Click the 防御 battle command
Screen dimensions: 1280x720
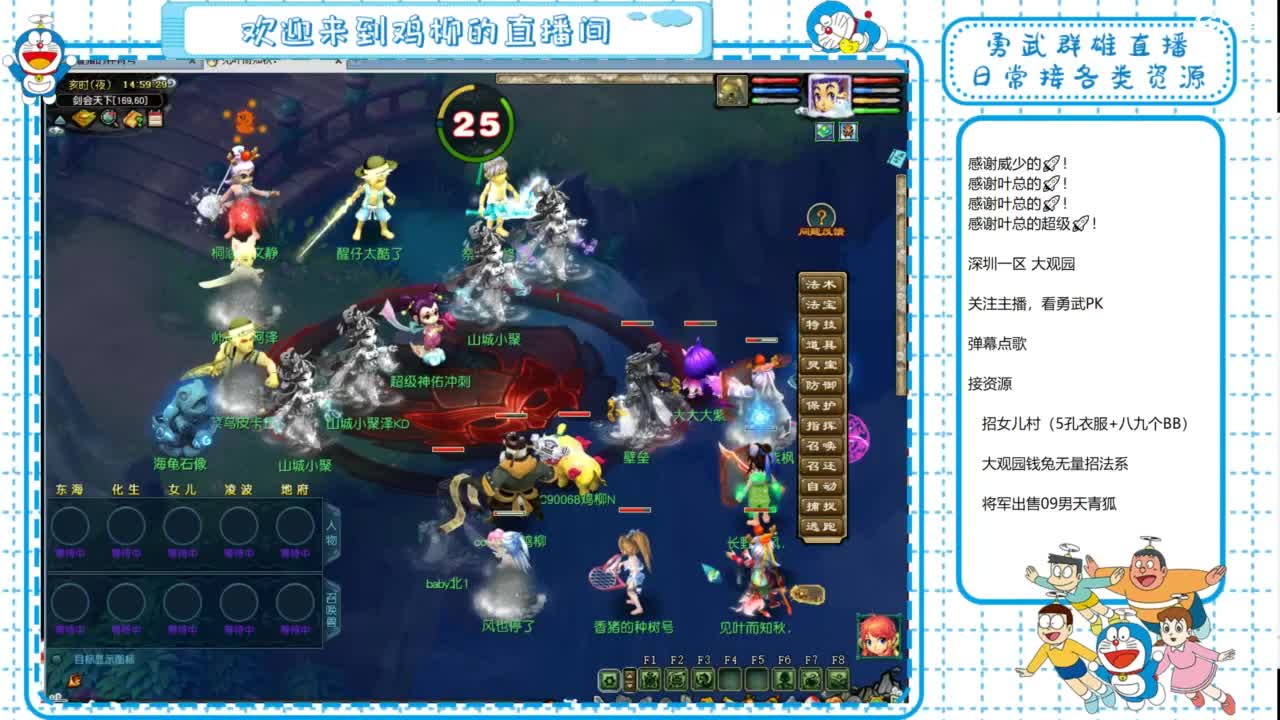(823, 384)
